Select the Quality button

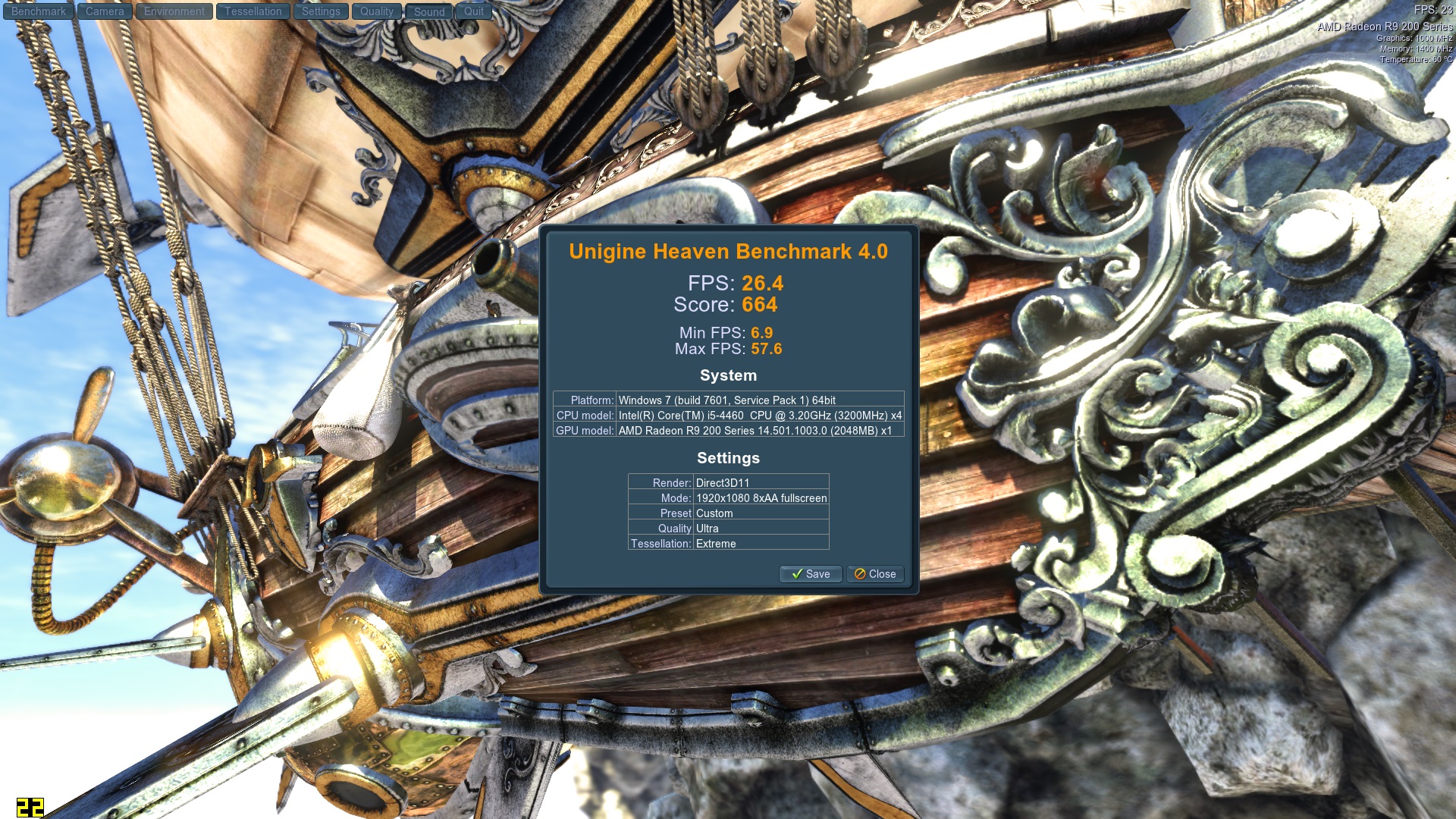[376, 11]
